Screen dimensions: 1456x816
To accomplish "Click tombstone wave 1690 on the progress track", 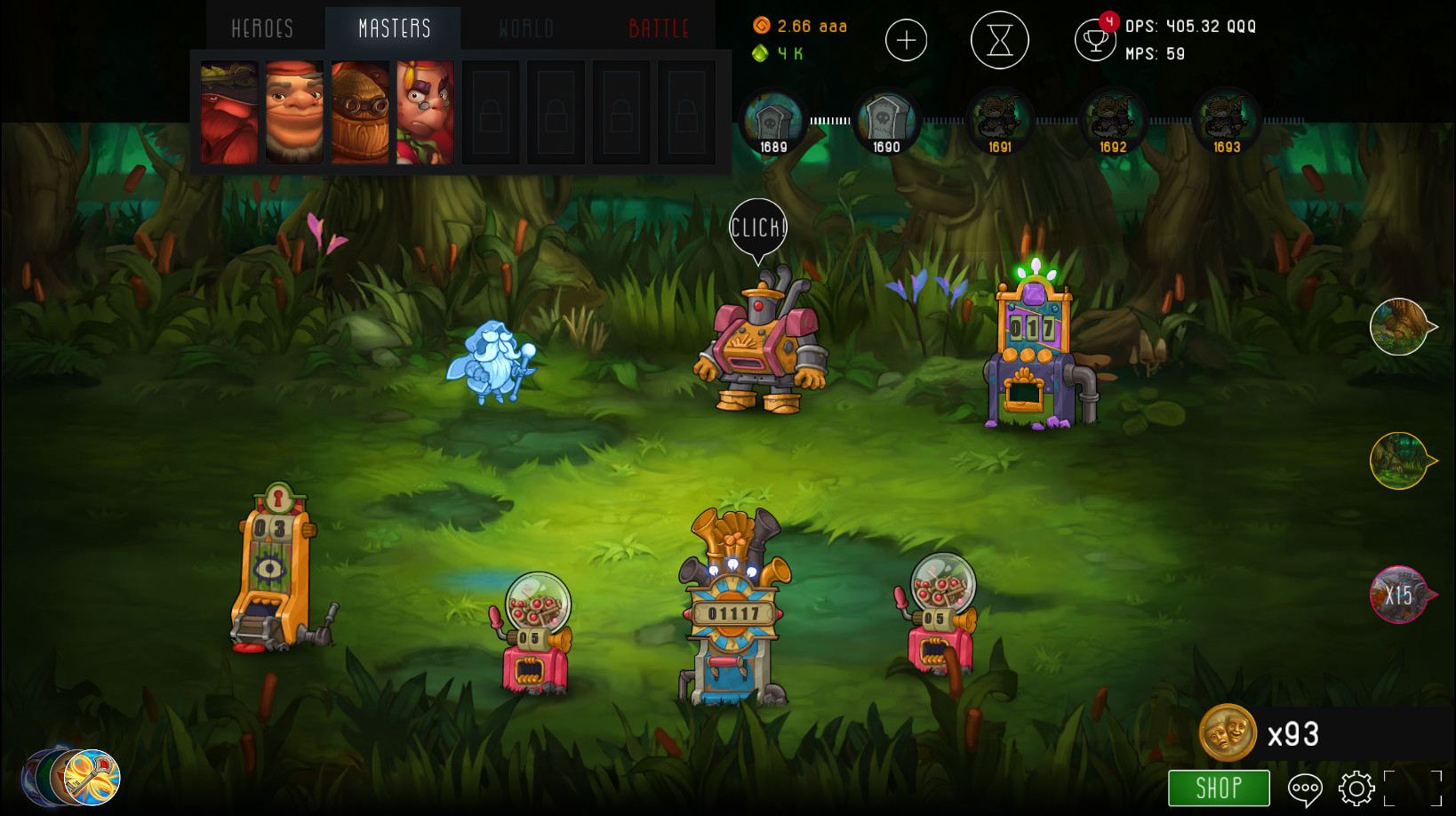I will pos(885,118).
